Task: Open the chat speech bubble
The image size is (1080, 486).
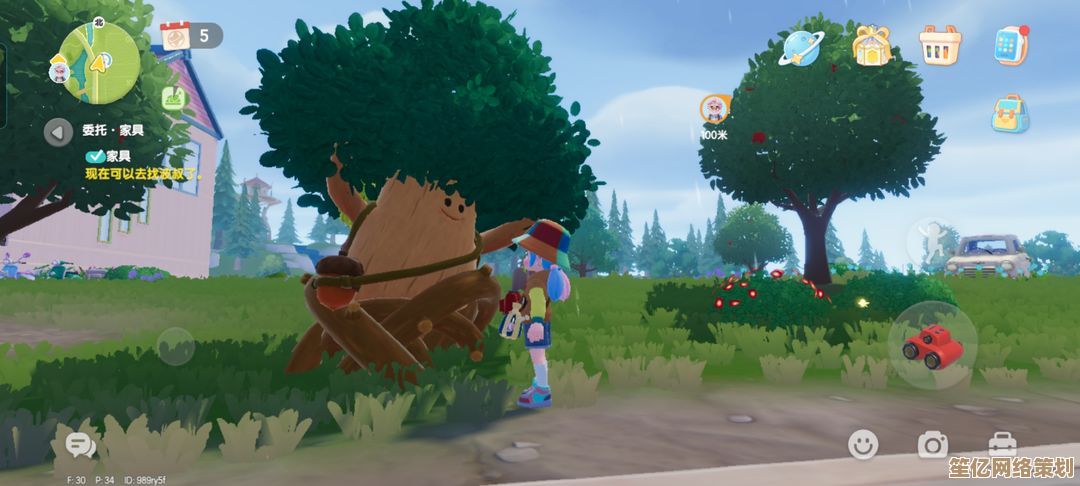Action: click(x=77, y=445)
